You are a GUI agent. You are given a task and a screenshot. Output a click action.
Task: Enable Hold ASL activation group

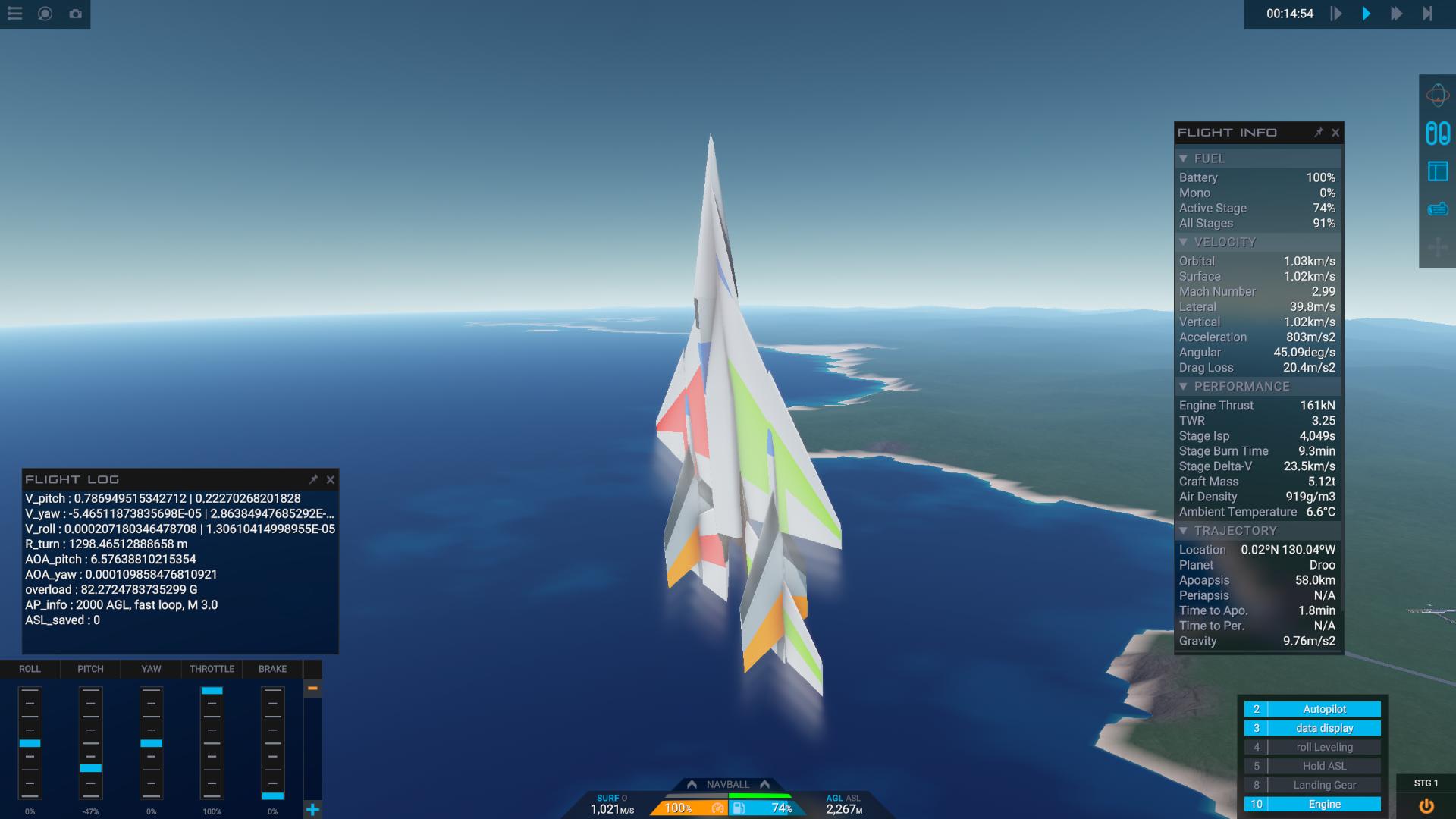1323,766
